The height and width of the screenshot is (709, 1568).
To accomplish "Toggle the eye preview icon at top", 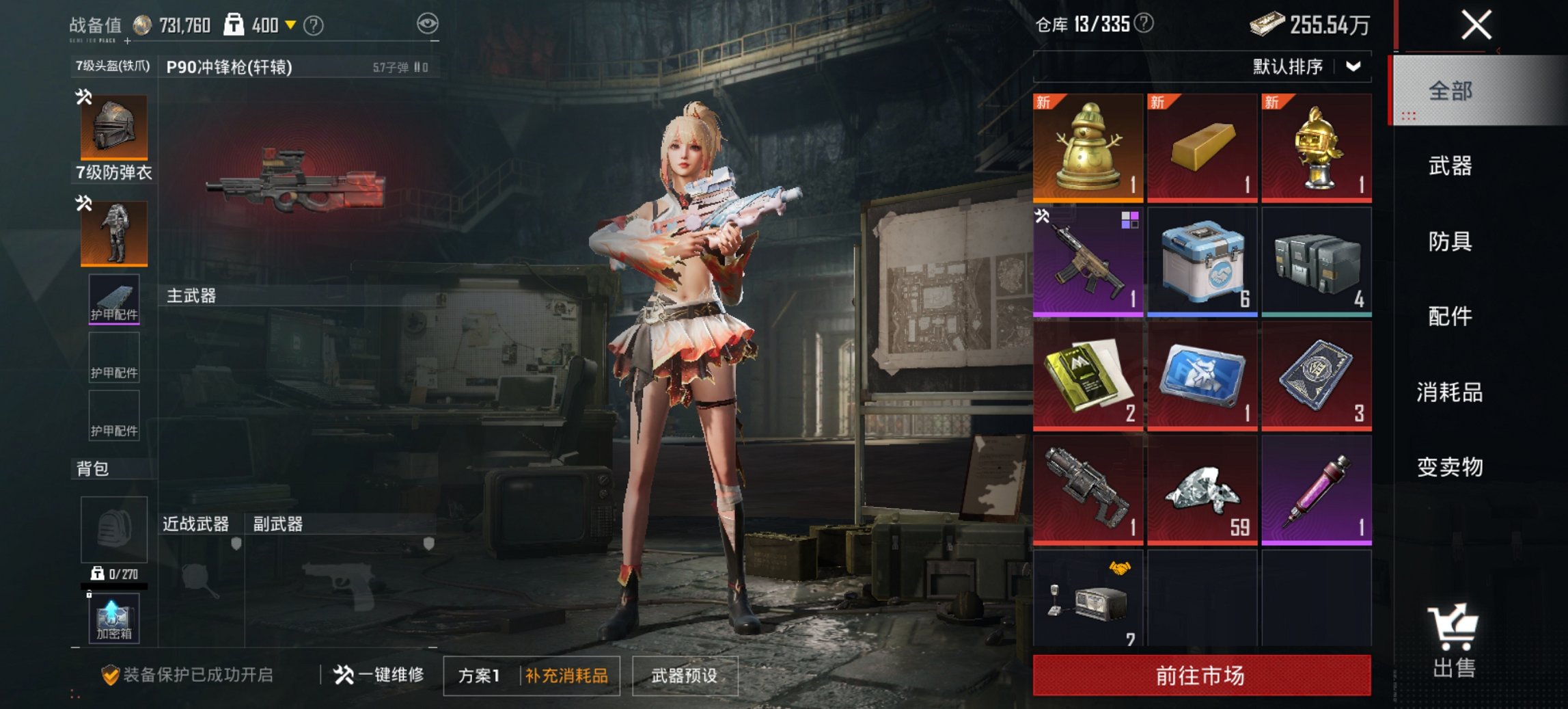I will click(x=427, y=23).
